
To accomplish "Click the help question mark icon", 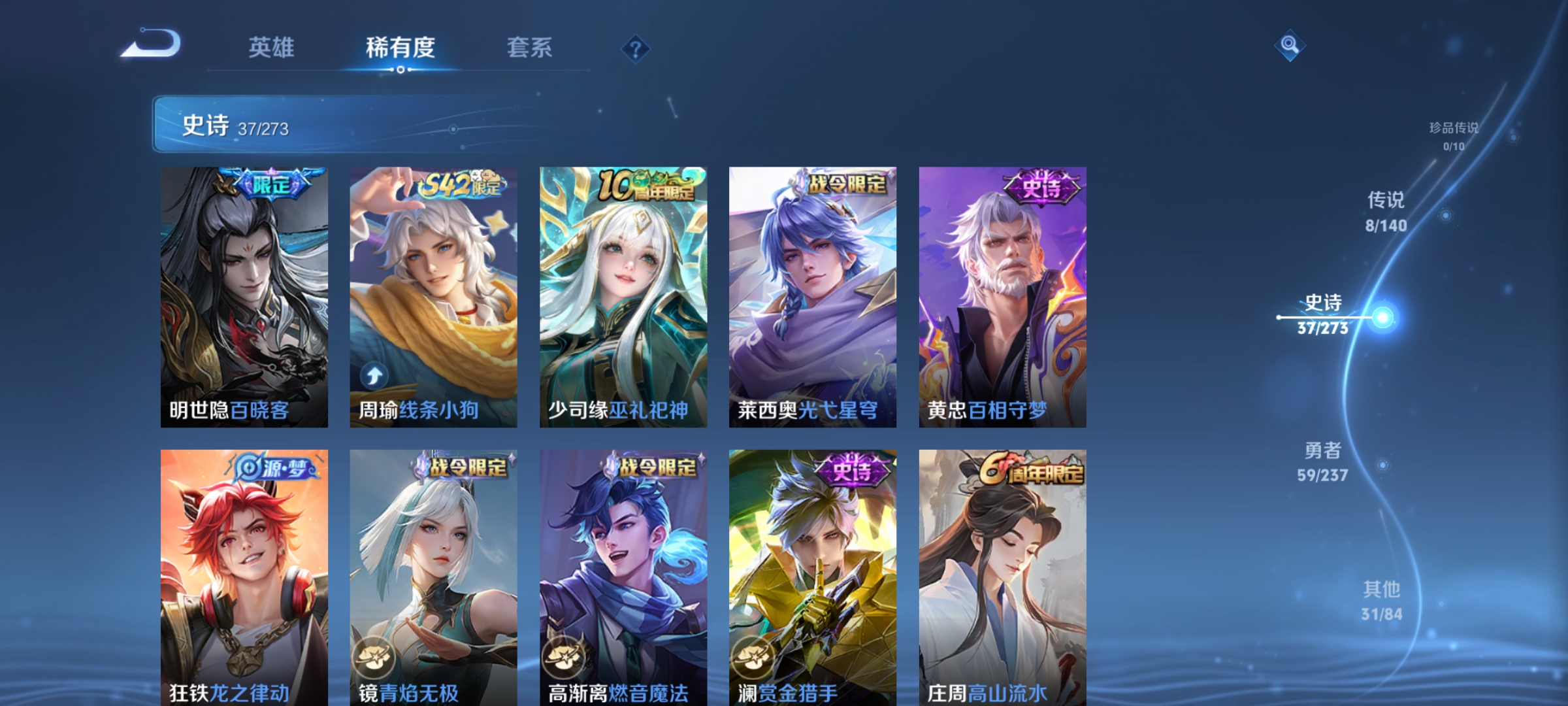I will coord(636,49).
